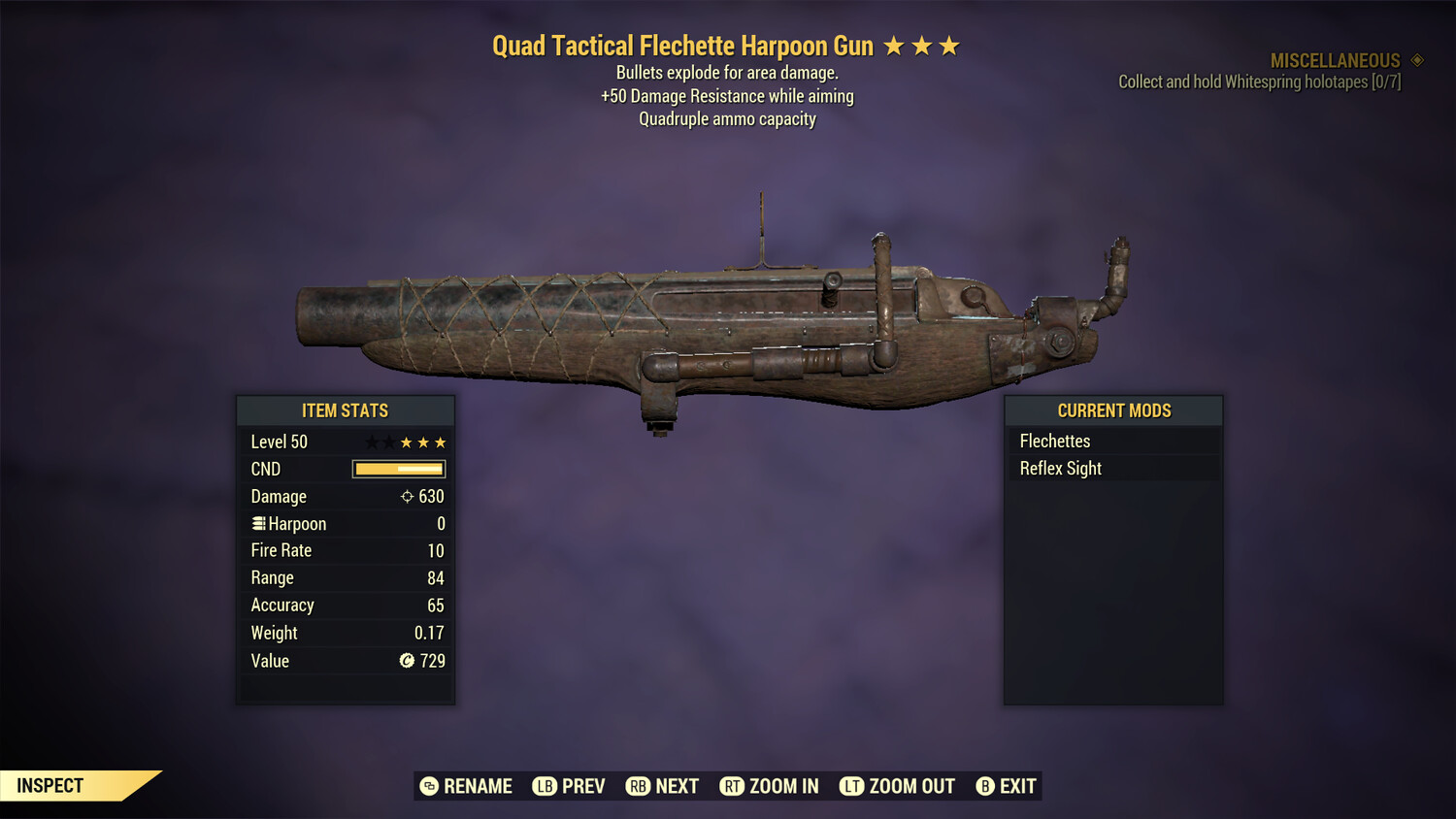Toggle the third legendary star in Level 50 row
The height and width of the screenshot is (819, 1456).
pyautogui.click(x=440, y=442)
